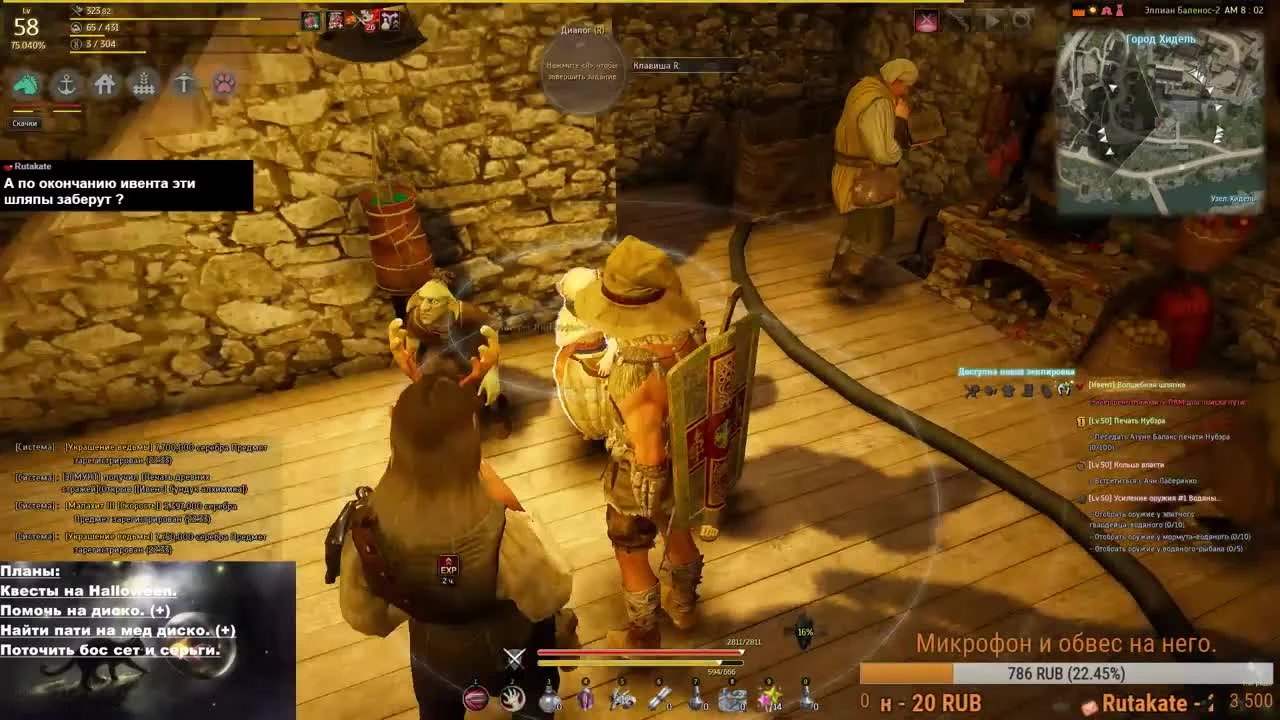Click the Скачки button under the horse icon
The width and height of the screenshot is (1280, 720).
coord(24,123)
